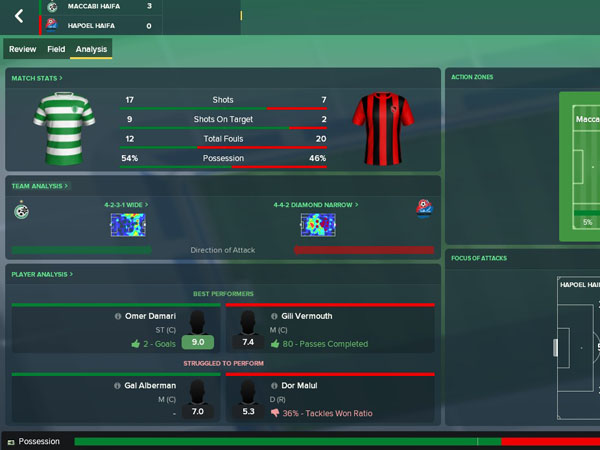
Task: Open the Action Zones panel header
Action: (x=472, y=77)
